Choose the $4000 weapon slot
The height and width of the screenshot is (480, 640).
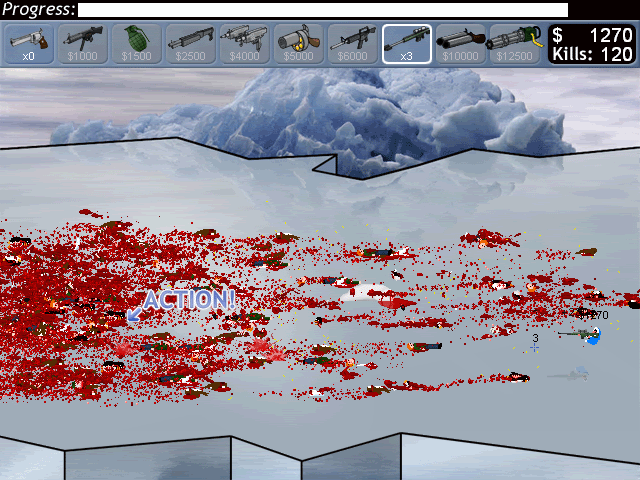click(x=244, y=44)
